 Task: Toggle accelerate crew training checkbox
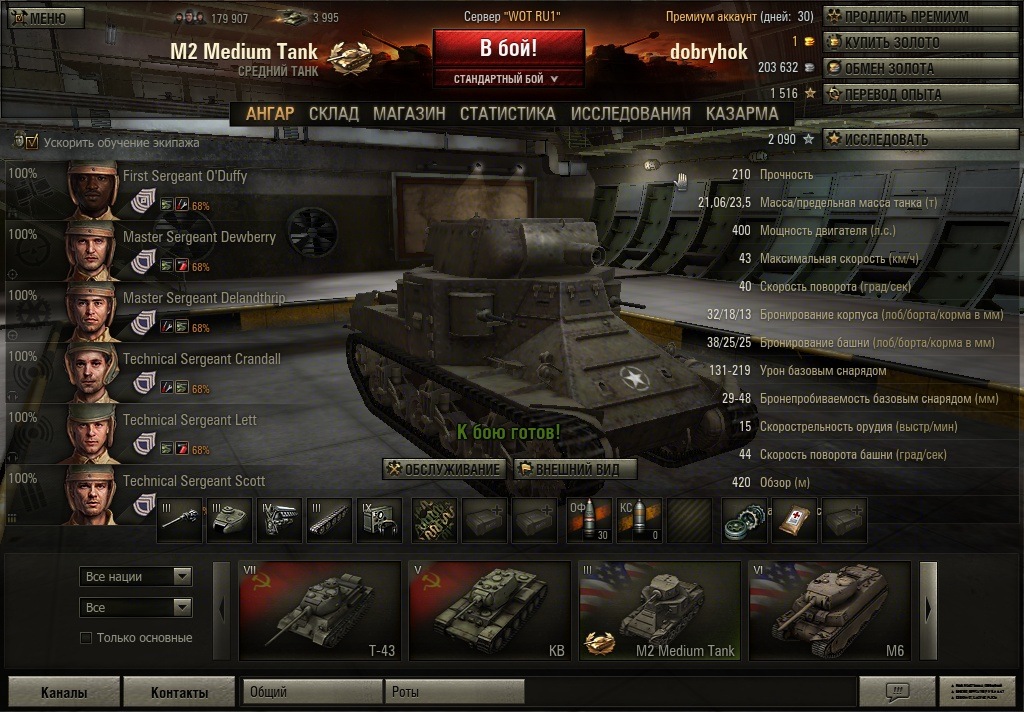pyautogui.click(x=32, y=142)
